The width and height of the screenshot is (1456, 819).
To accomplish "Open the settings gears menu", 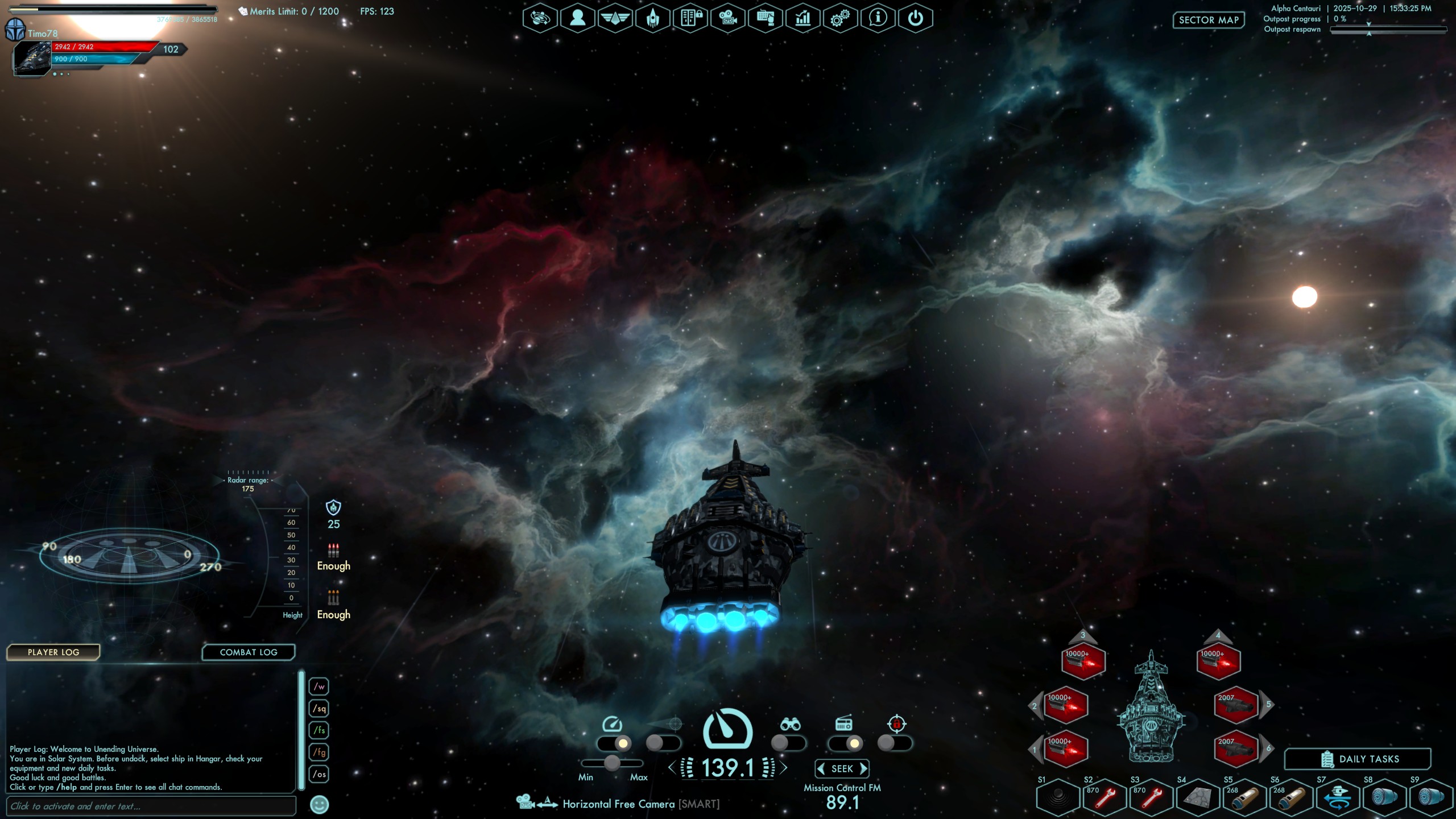I will point(840,18).
